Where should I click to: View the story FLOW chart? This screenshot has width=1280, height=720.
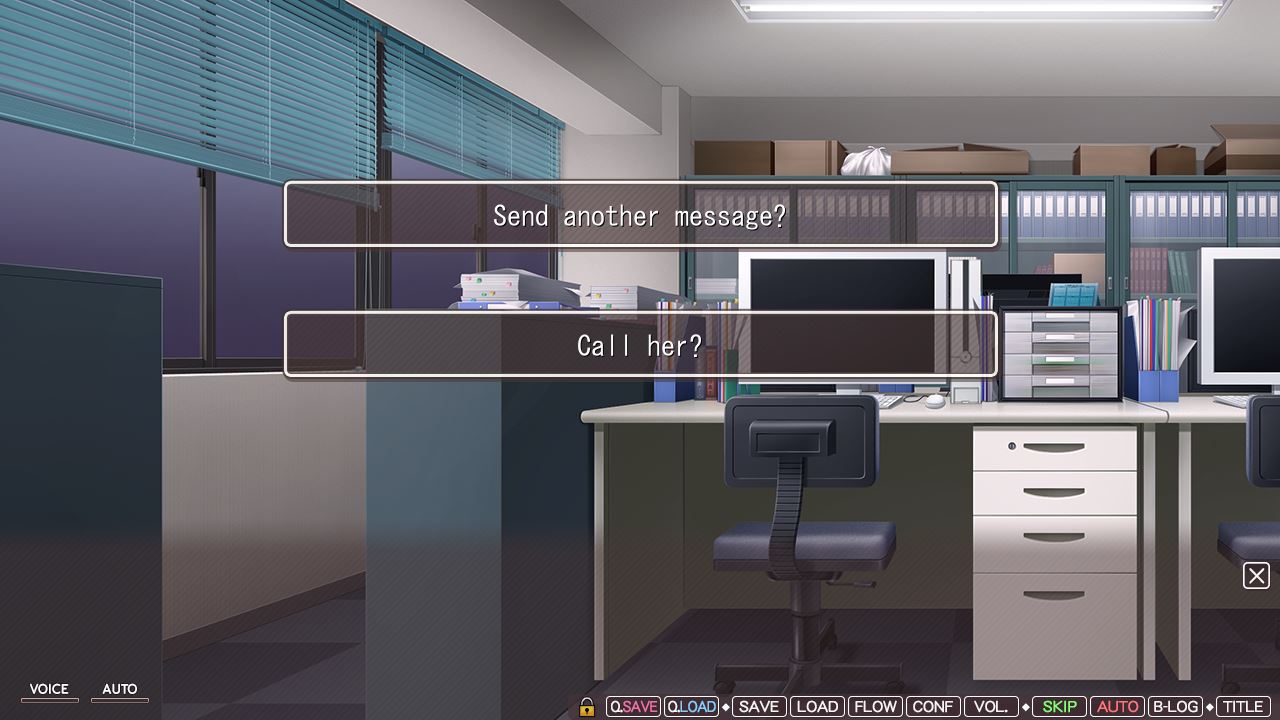876,706
